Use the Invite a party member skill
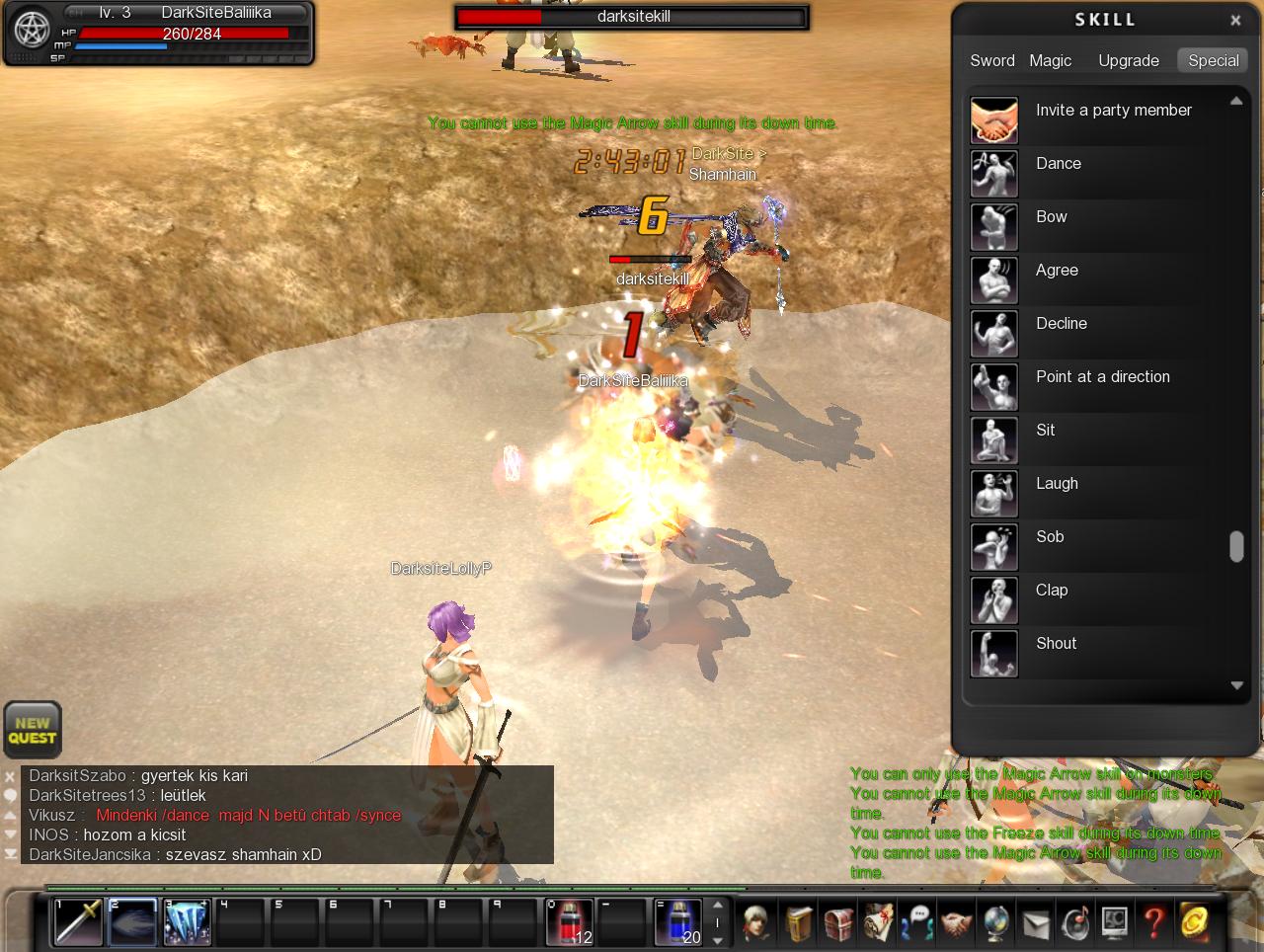 click(994, 119)
